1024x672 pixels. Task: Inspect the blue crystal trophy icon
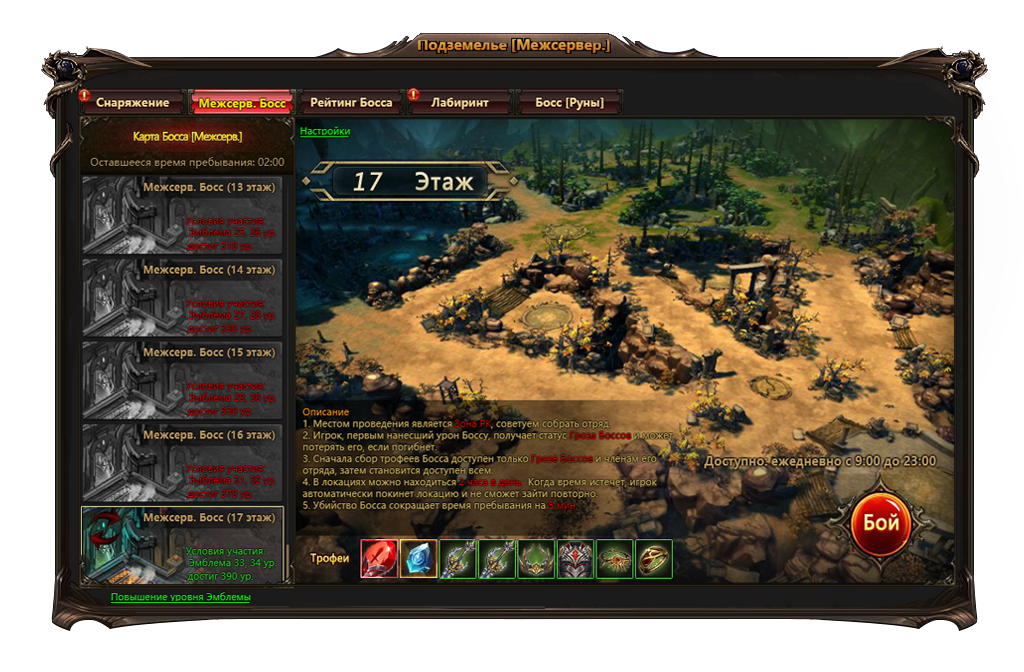click(x=419, y=559)
